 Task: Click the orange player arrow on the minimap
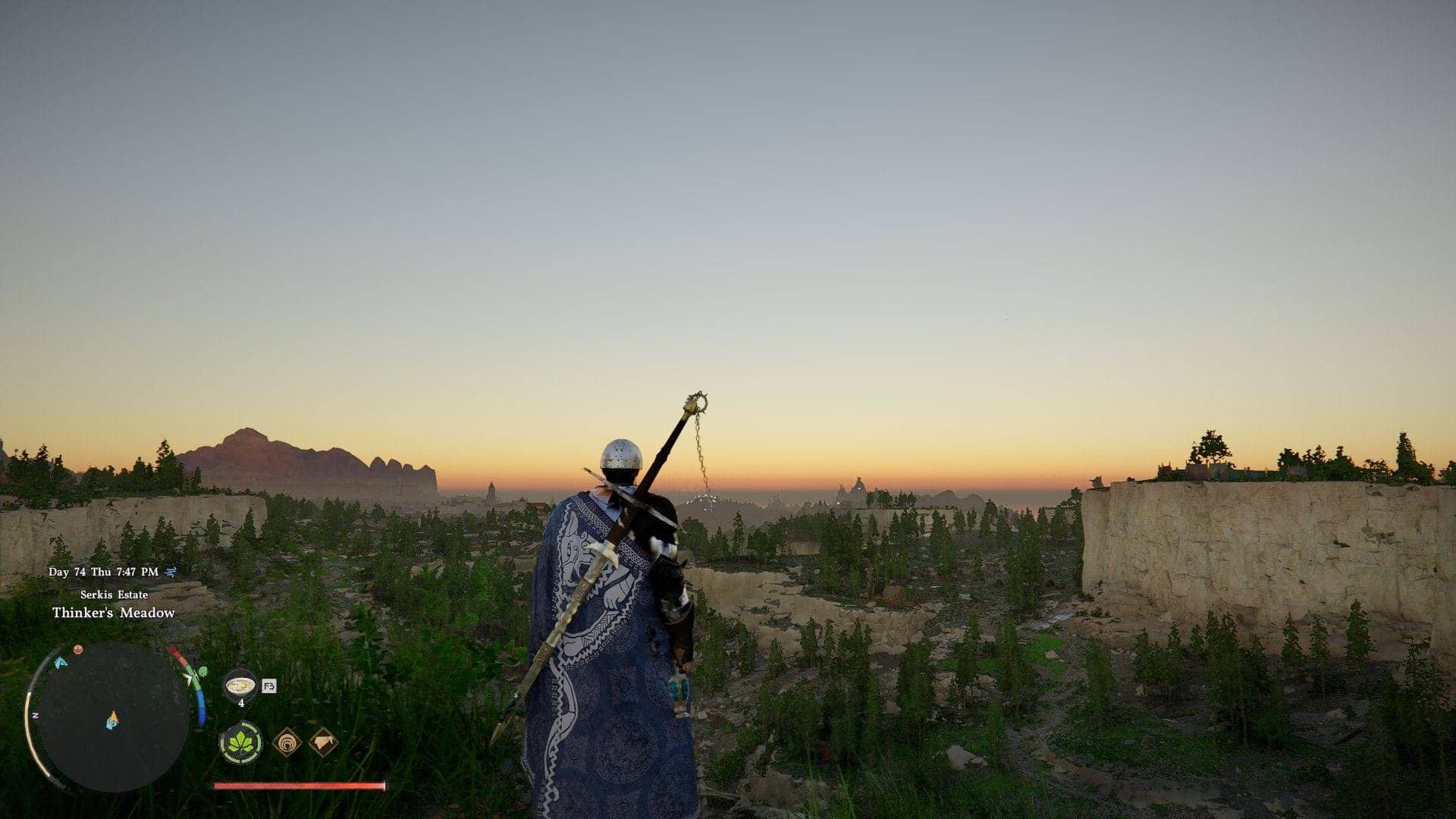point(113,717)
